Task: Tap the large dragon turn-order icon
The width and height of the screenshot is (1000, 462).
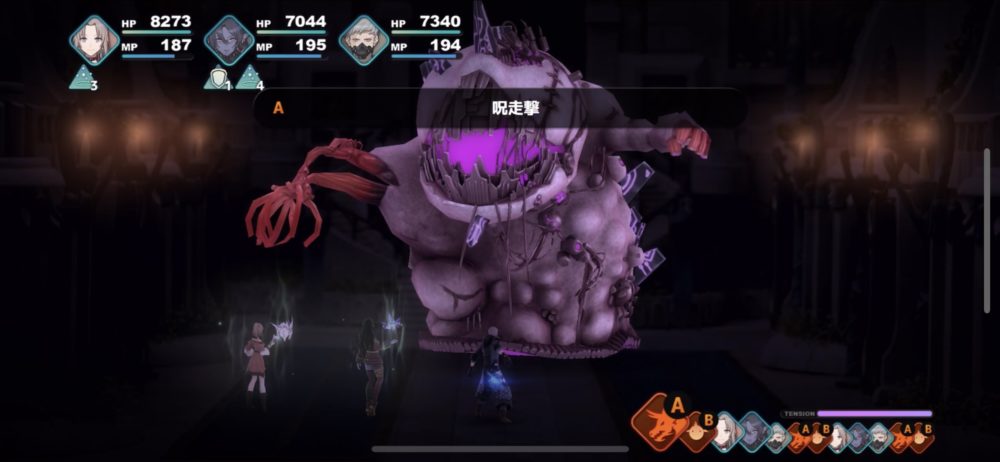Action: click(x=664, y=421)
